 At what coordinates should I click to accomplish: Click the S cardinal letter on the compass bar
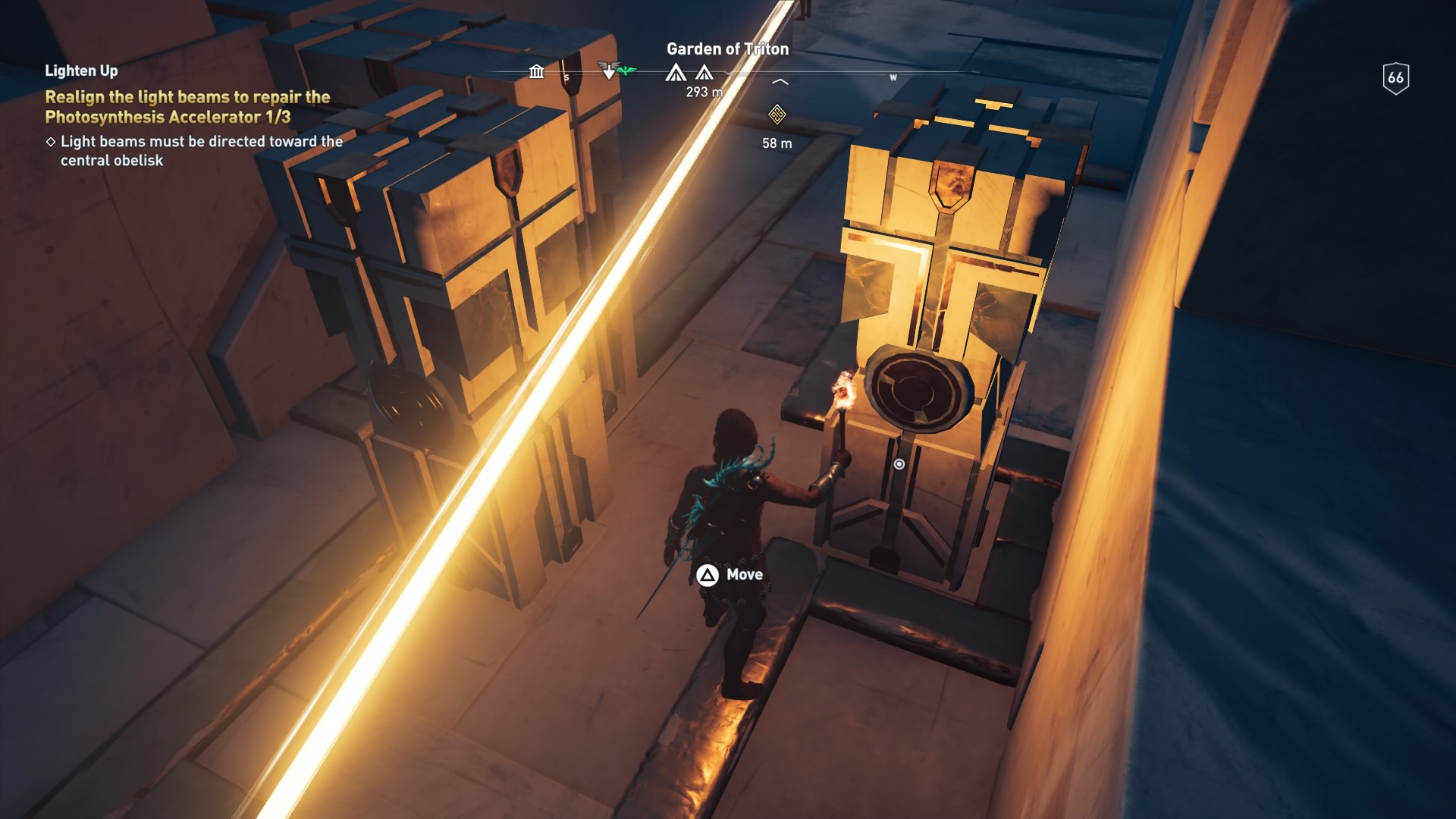click(x=566, y=77)
